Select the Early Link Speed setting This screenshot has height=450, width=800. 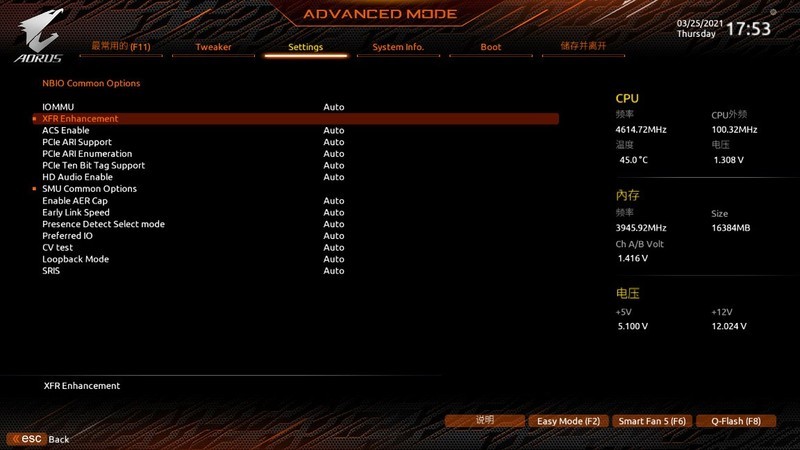coord(76,212)
